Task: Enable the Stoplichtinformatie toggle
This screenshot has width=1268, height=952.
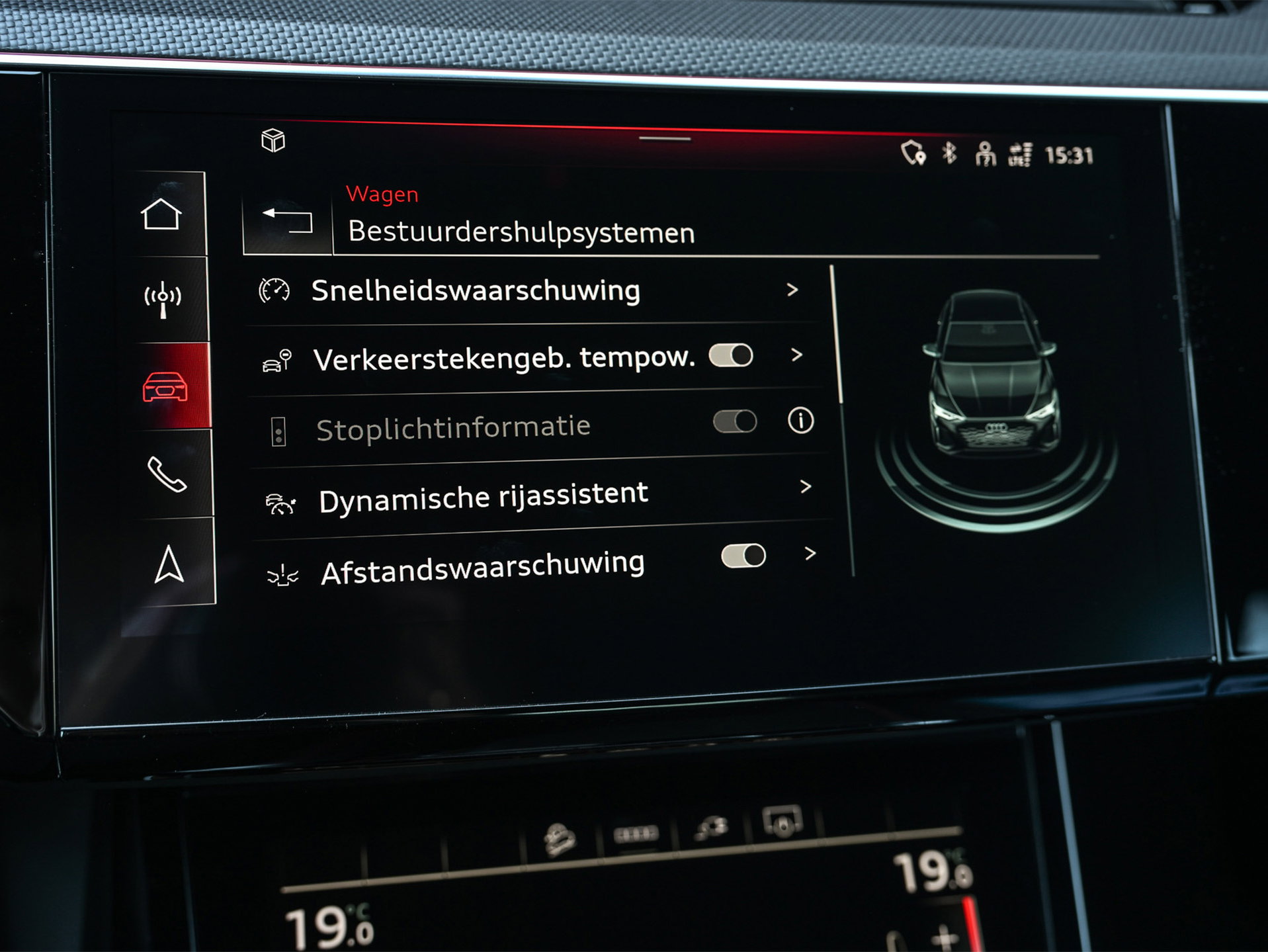Action: click(736, 422)
